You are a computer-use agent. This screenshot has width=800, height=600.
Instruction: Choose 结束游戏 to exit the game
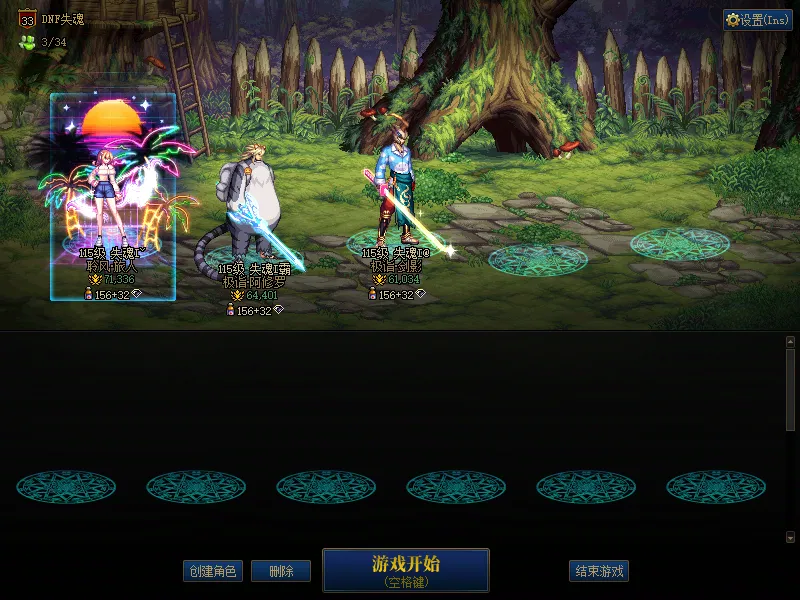coord(600,571)
